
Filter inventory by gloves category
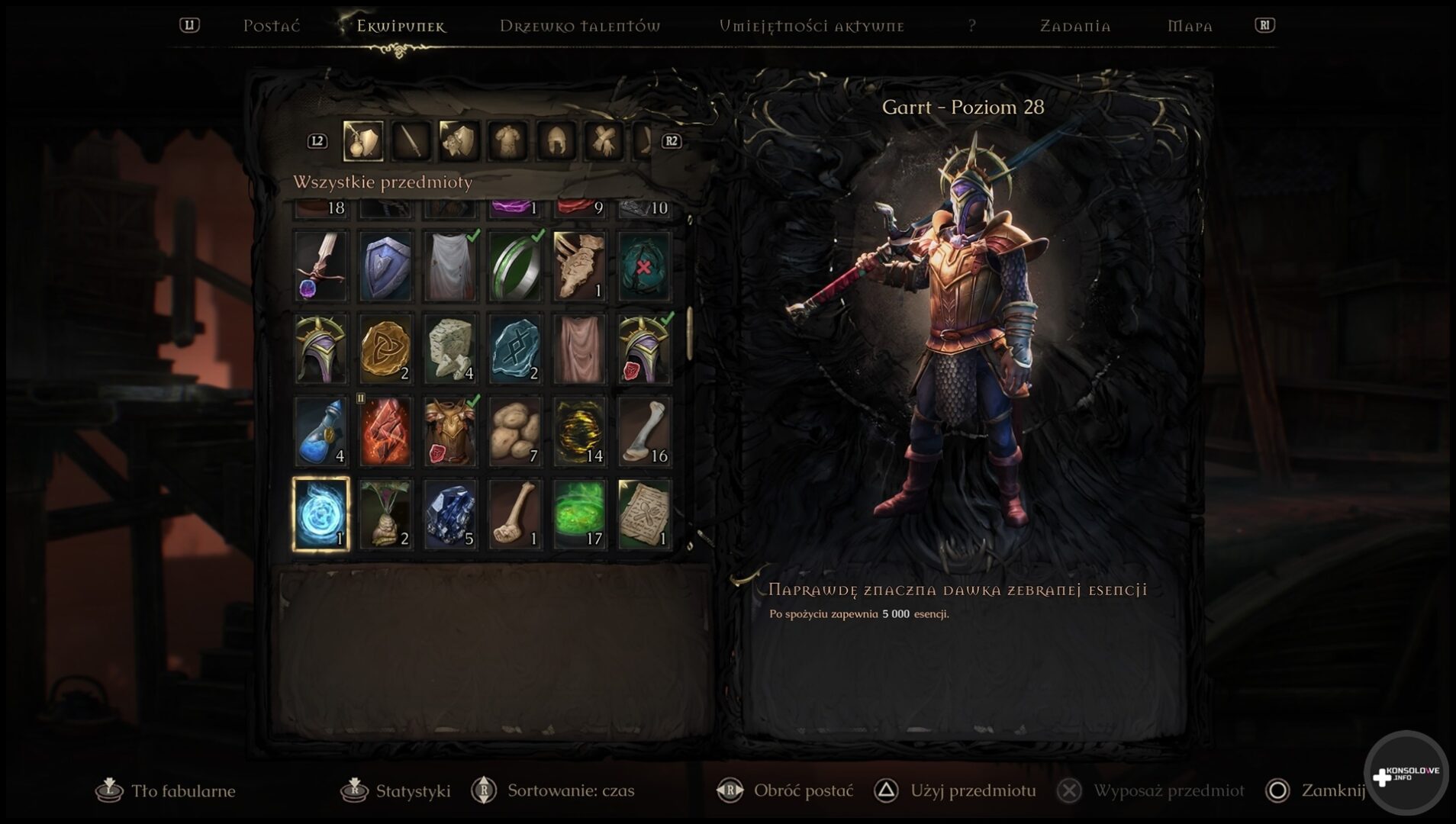604,141
